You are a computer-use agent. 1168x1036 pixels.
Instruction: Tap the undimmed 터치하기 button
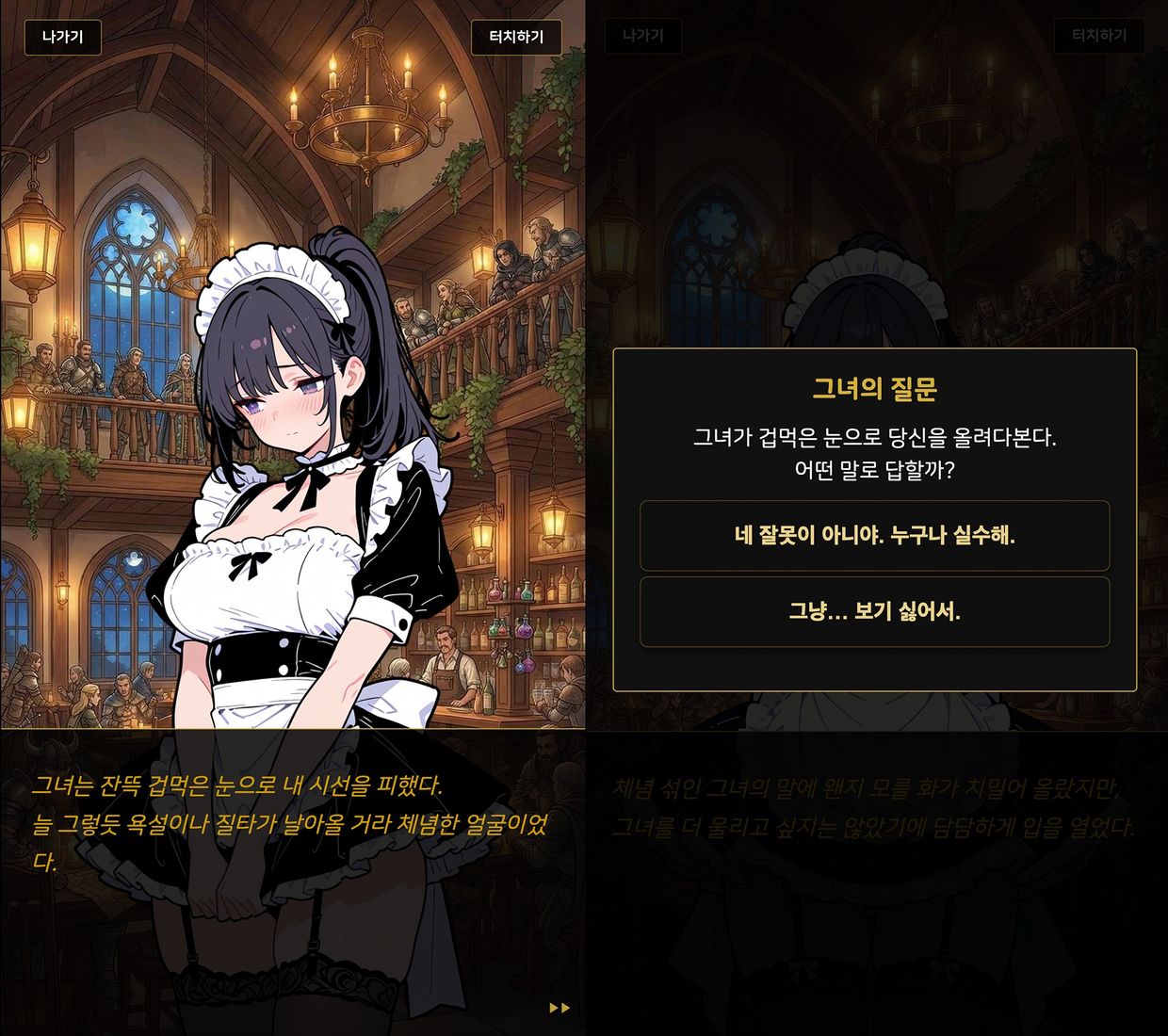click(516, 38)
